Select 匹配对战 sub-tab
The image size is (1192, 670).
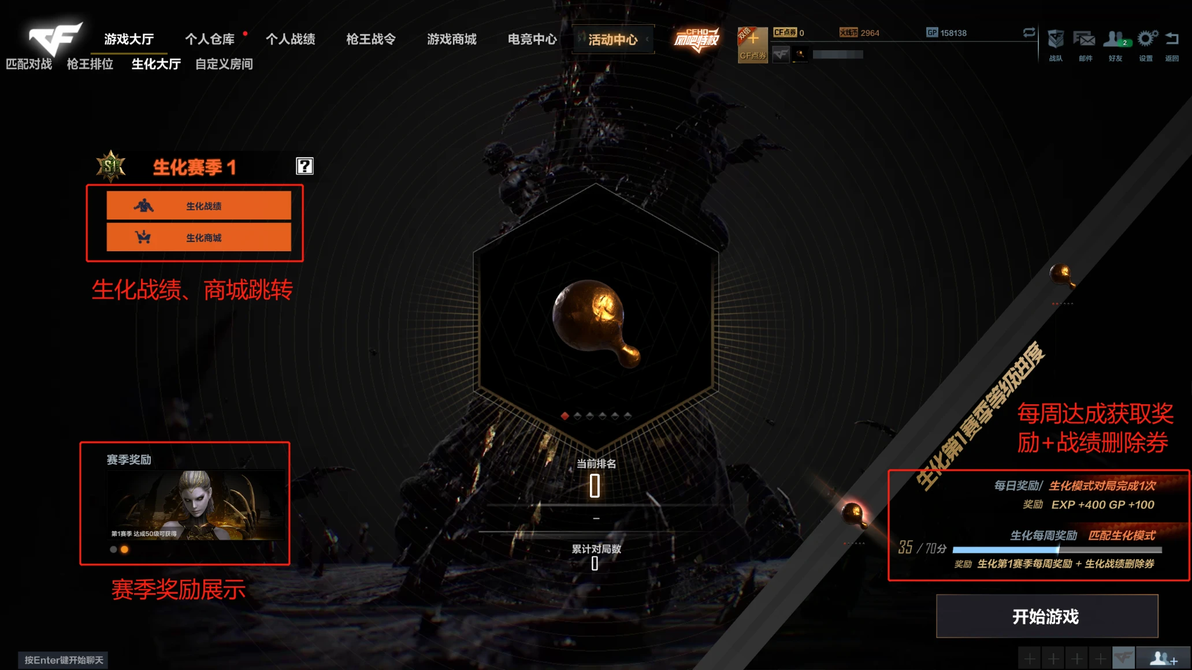click(x=29, y=64)
